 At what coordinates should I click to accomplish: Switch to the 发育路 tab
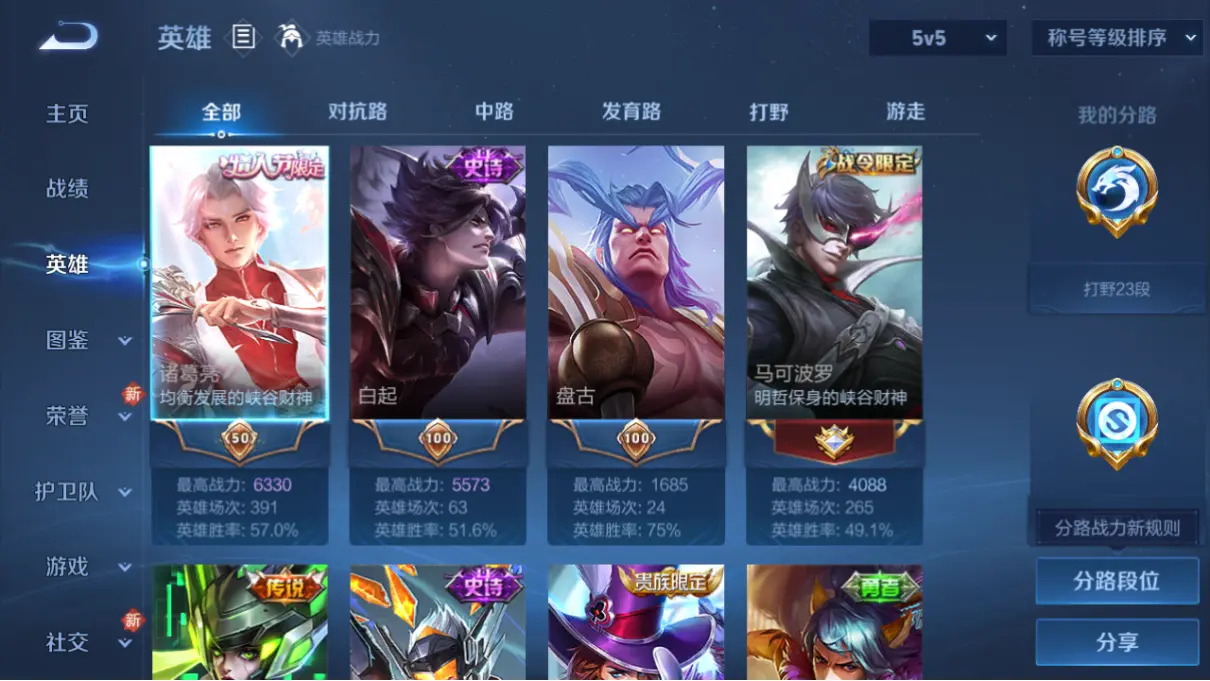pos(631,112)
